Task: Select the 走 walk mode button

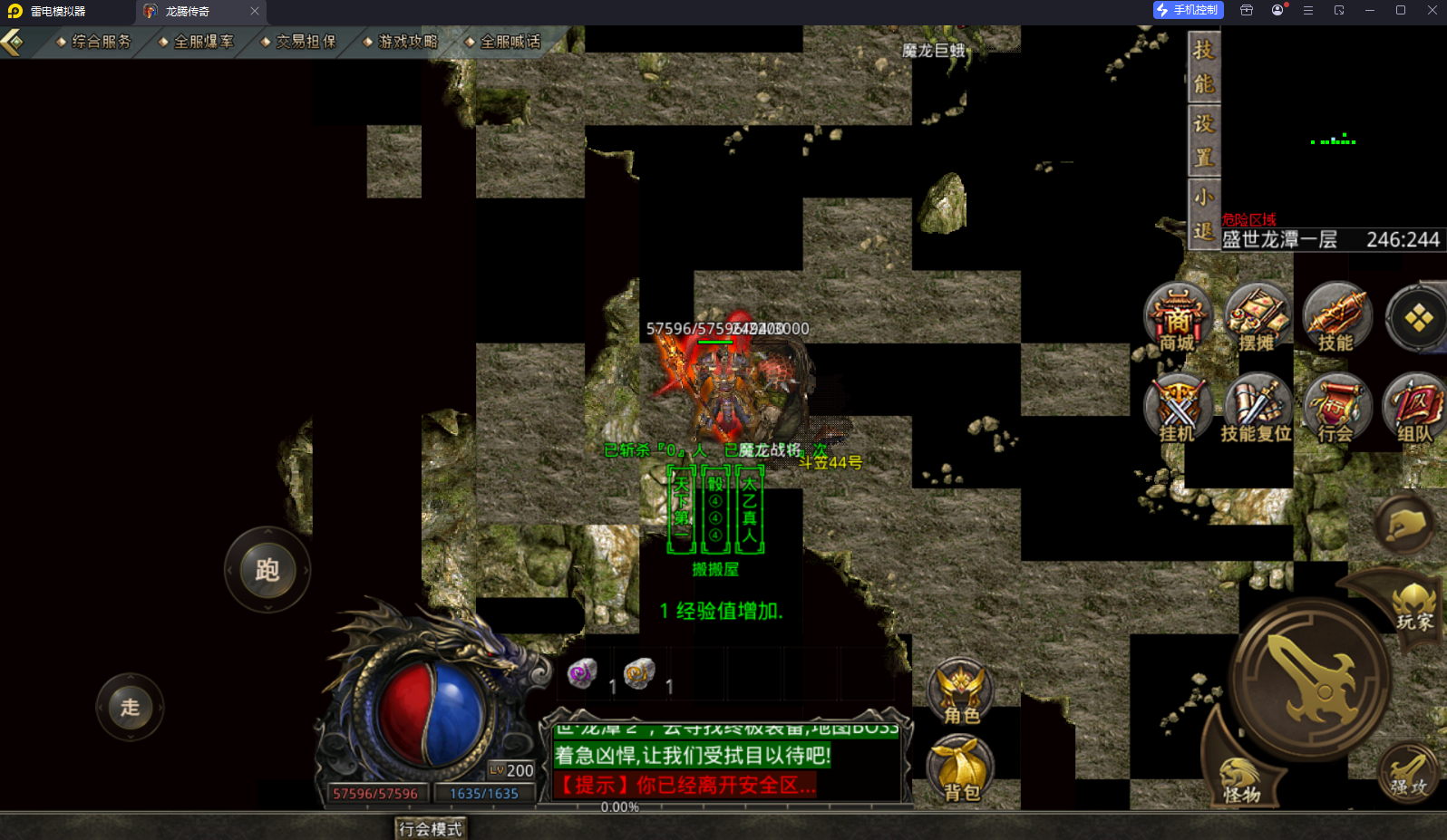Action: 130,707
